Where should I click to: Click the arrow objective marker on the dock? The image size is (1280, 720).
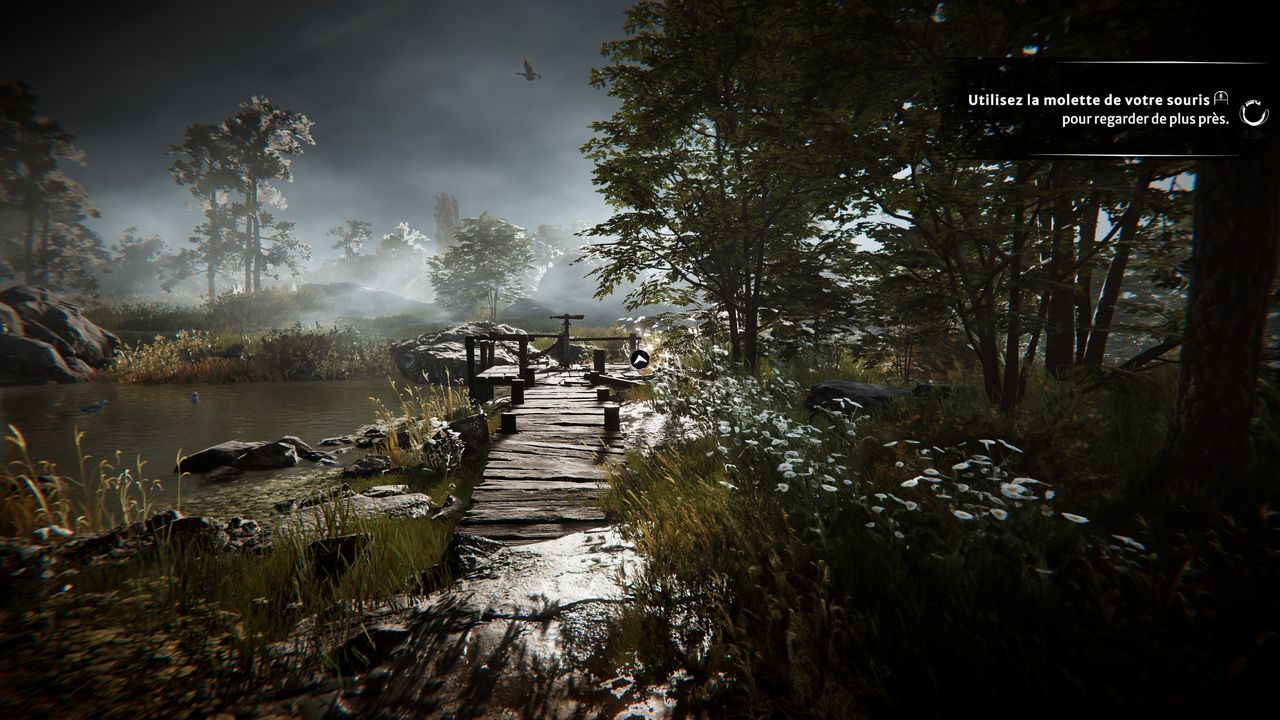640,359
